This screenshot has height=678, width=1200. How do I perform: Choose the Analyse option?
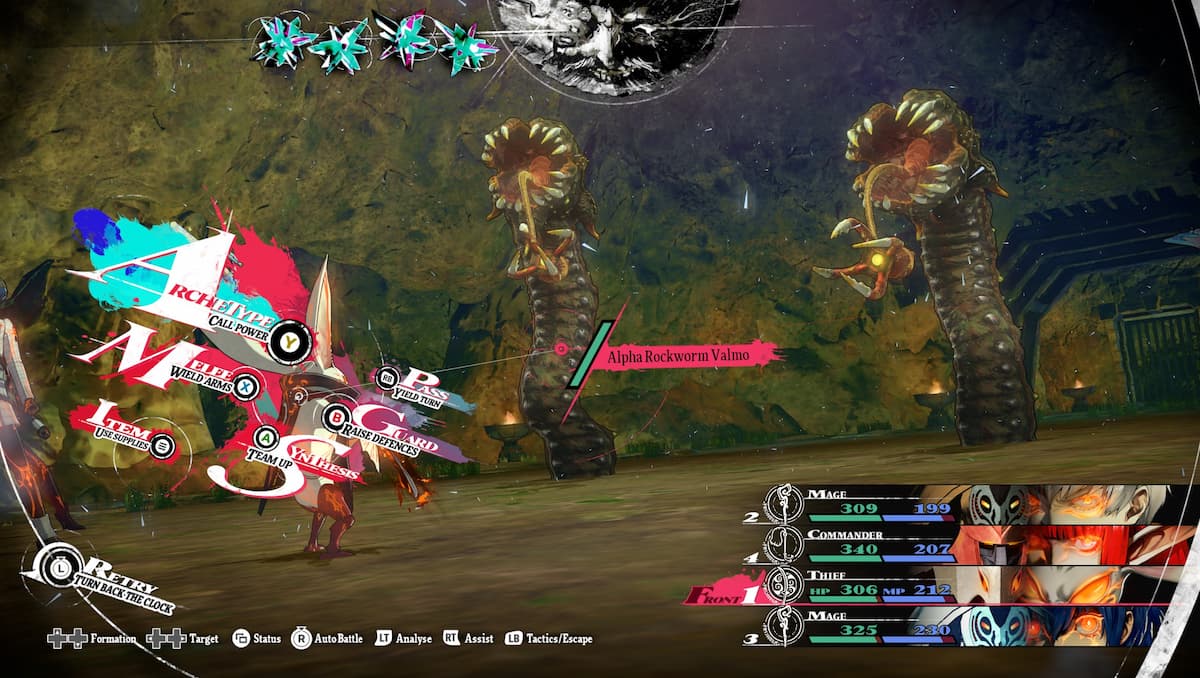[x=404, y=638]
